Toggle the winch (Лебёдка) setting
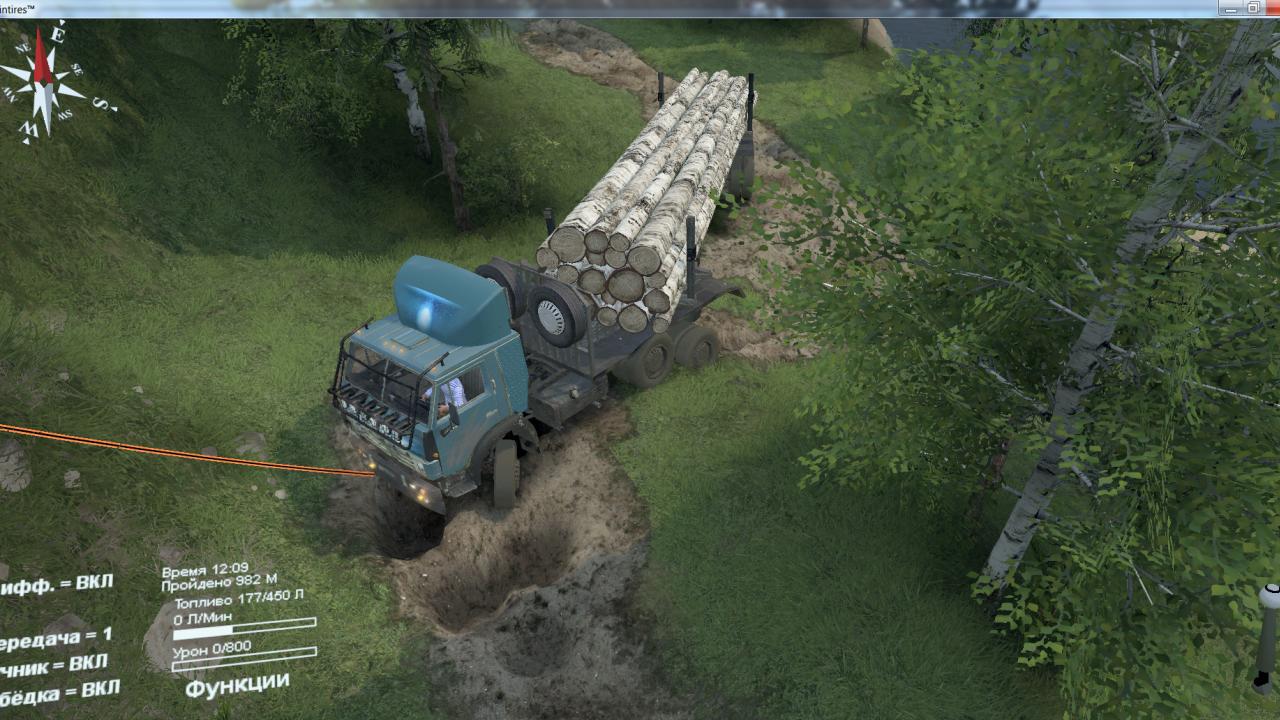This screenshot has height=720, width=1280. 58,692
